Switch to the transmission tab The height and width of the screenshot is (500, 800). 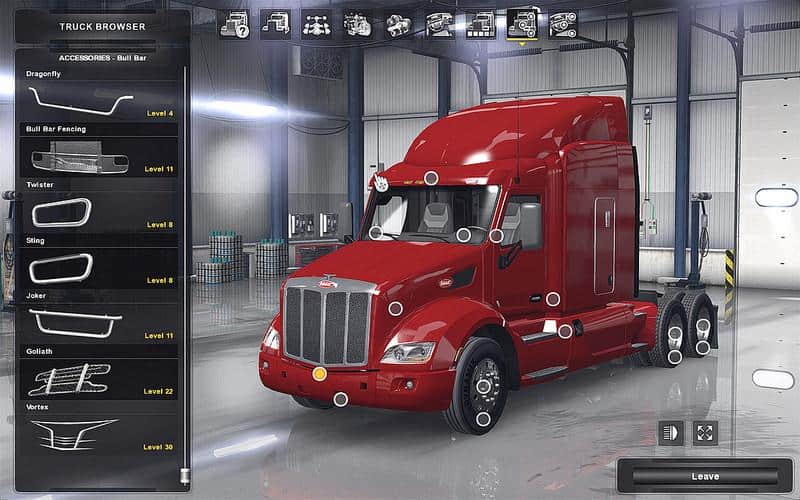pyautogui.click(x=398, y=24)
